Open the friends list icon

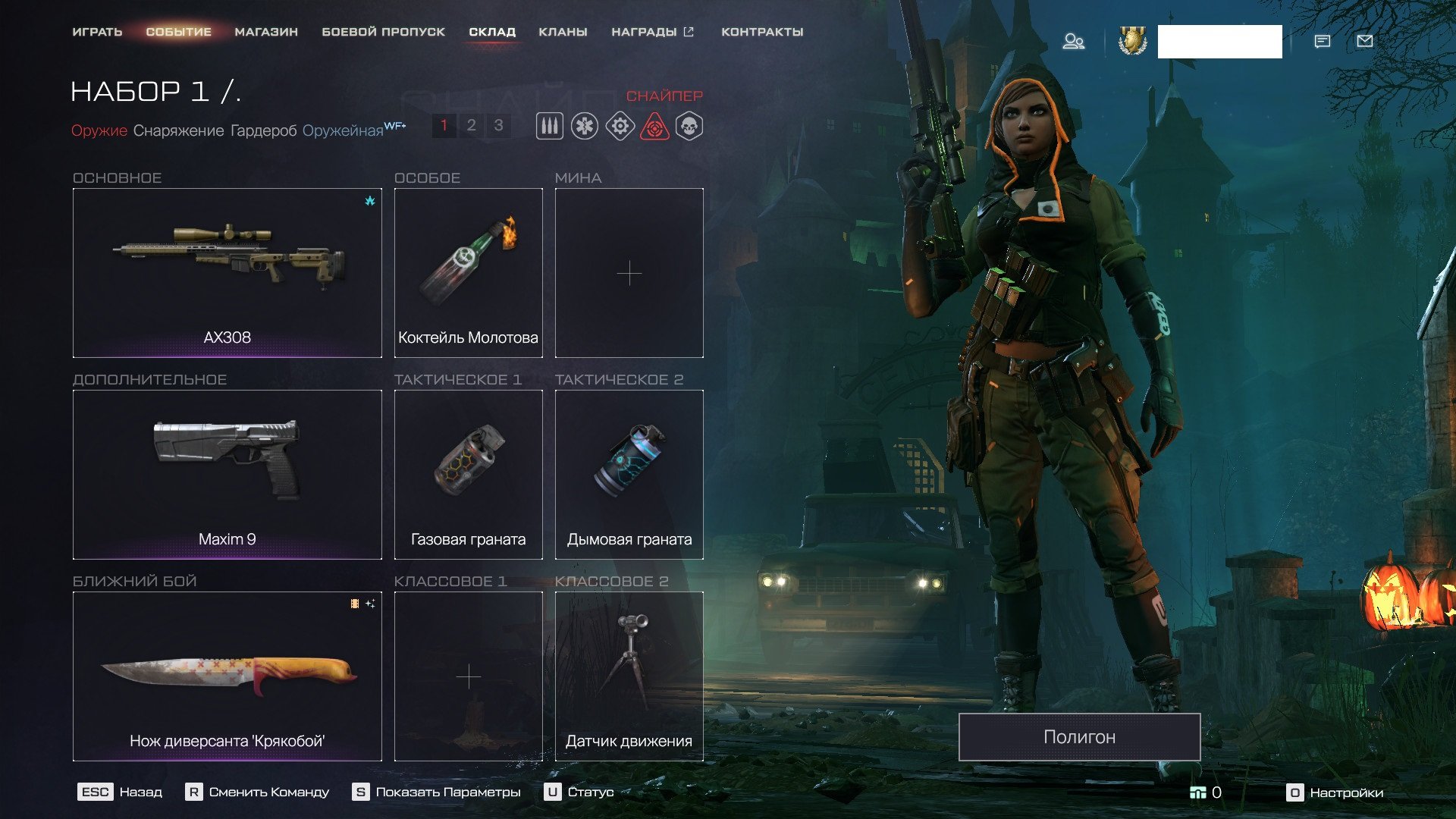coord(1073,41)
